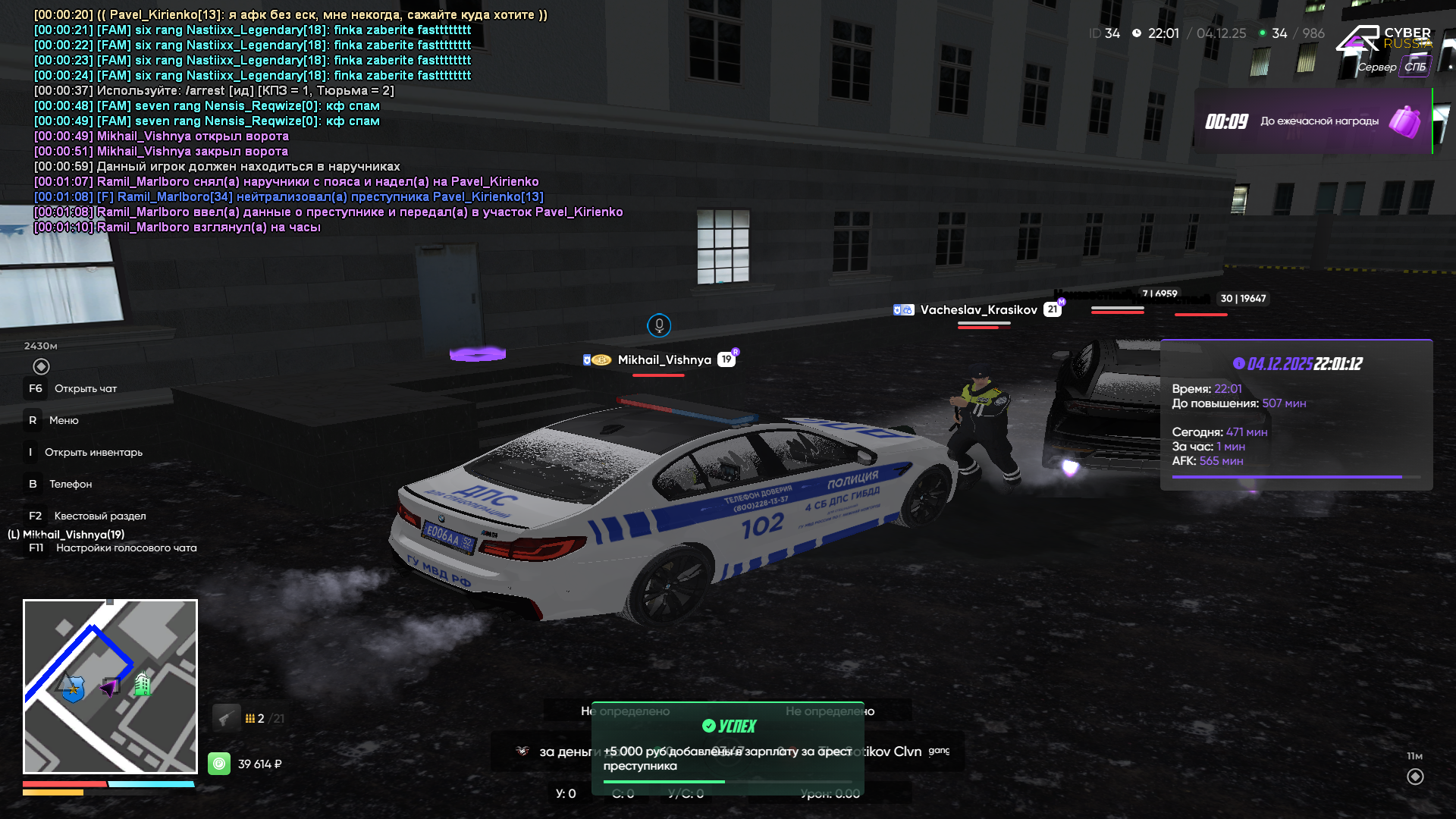Image resolution: width=1456 pixels, height=819 pixels.
Task: Select the 11м waypoint marker
Action: point(1415,777)
